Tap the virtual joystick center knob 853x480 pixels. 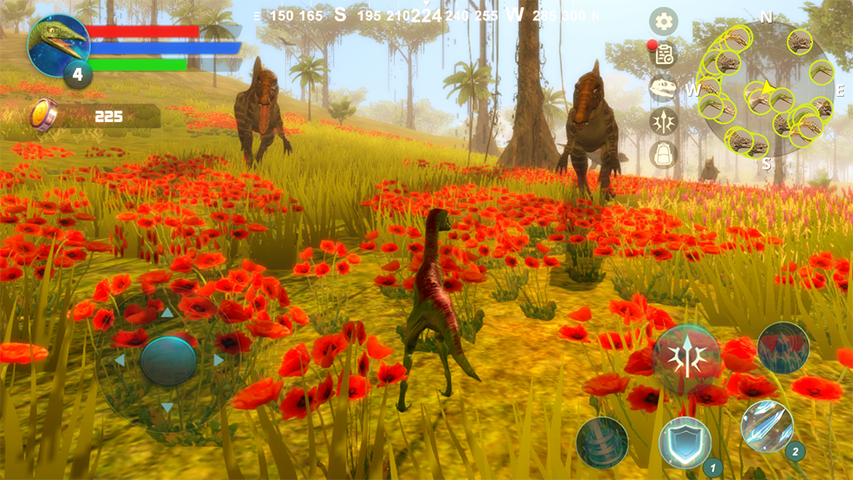[168, 360]
